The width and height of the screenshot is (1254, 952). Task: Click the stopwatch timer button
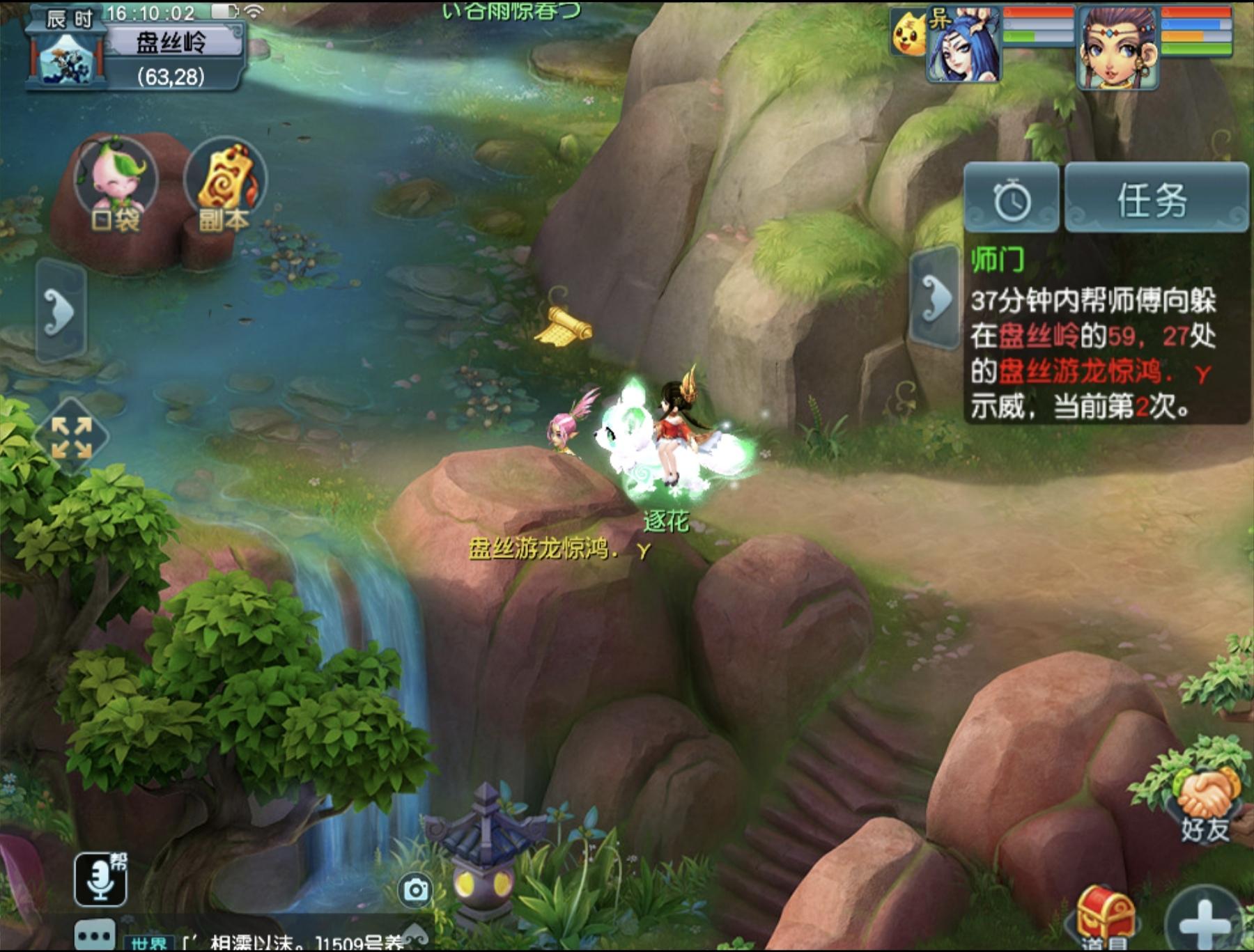click(x=1012, y=200)
